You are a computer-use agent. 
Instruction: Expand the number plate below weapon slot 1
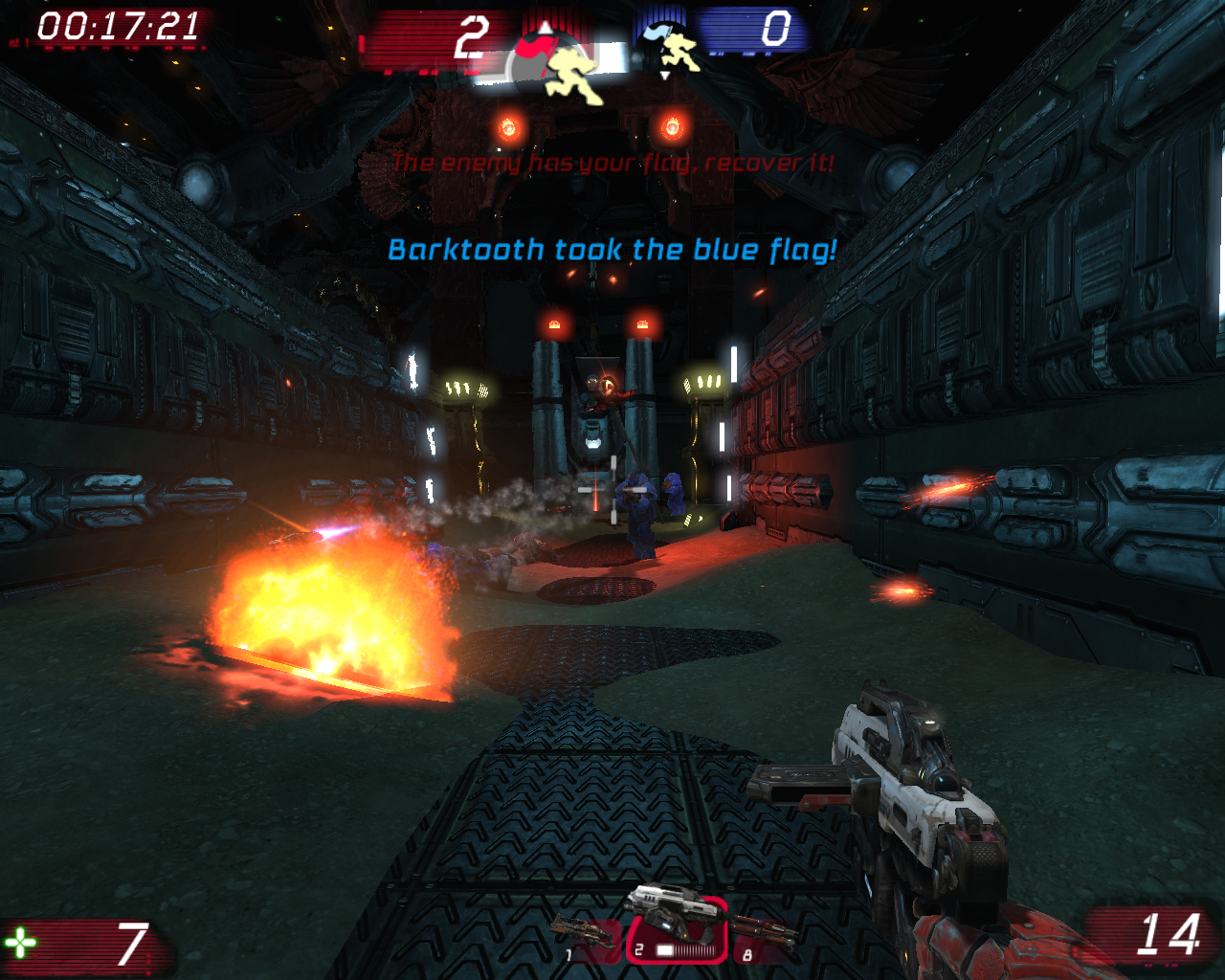(570, 952)
